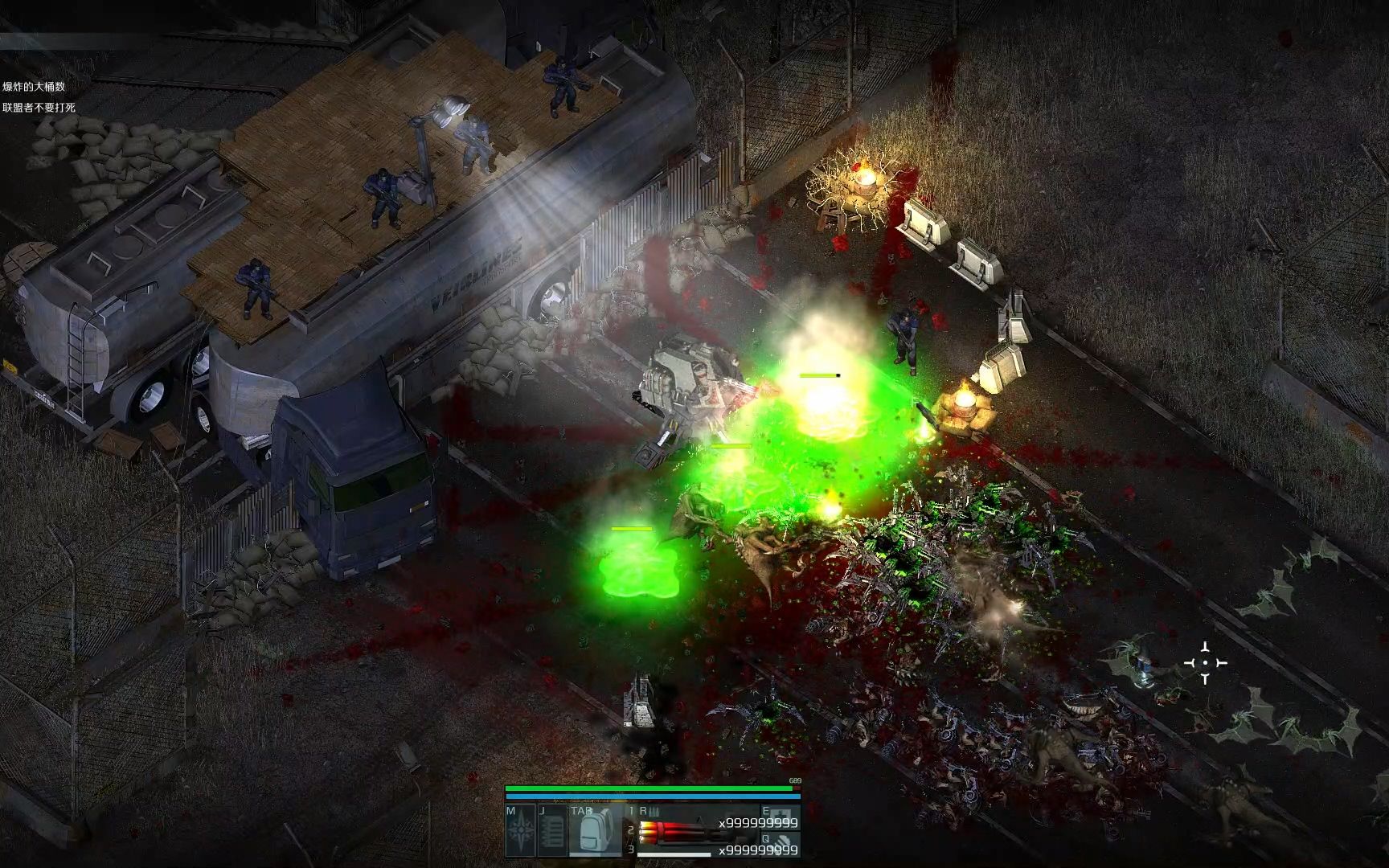
Task: Use the medkit quick slot
Action: point(779,818)
